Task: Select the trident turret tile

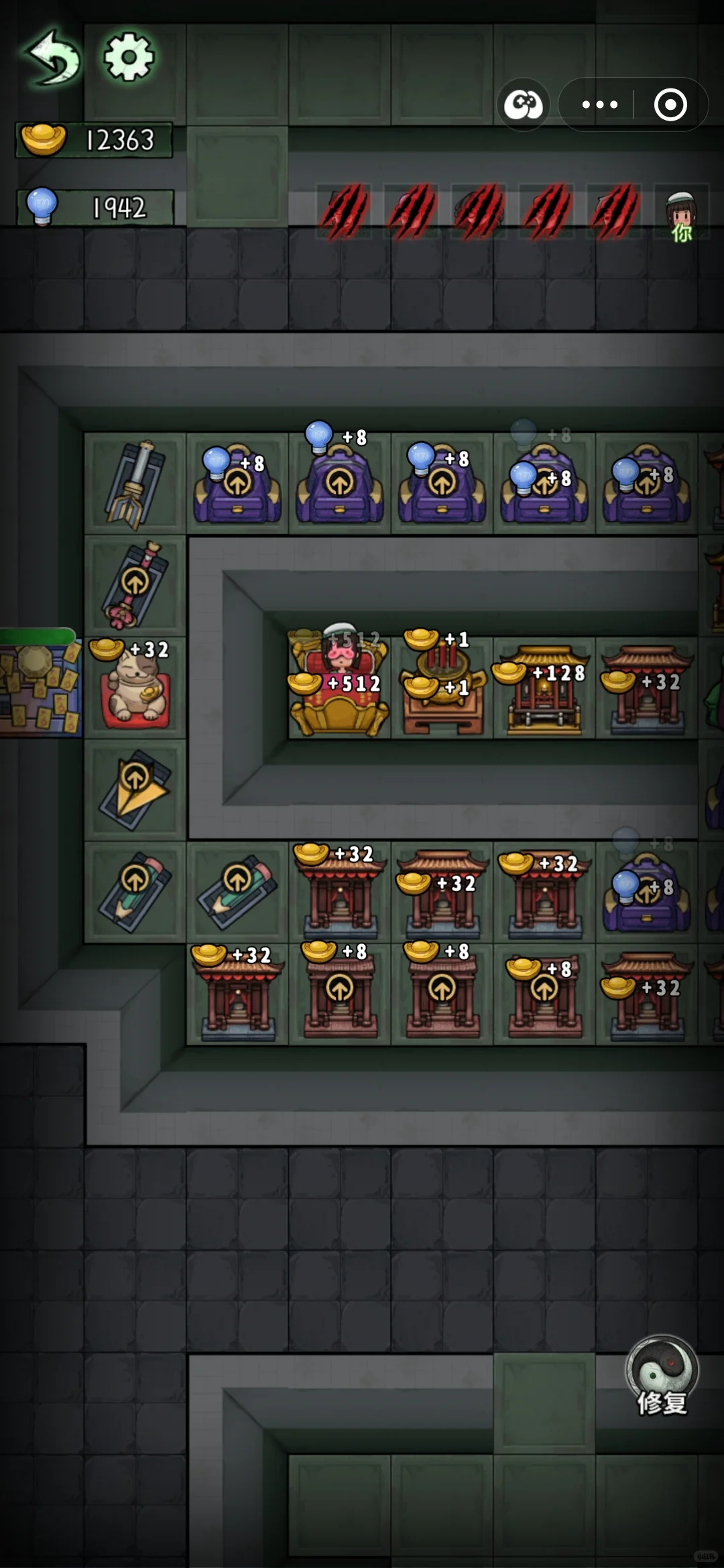Action: click(x=135, y=484)
